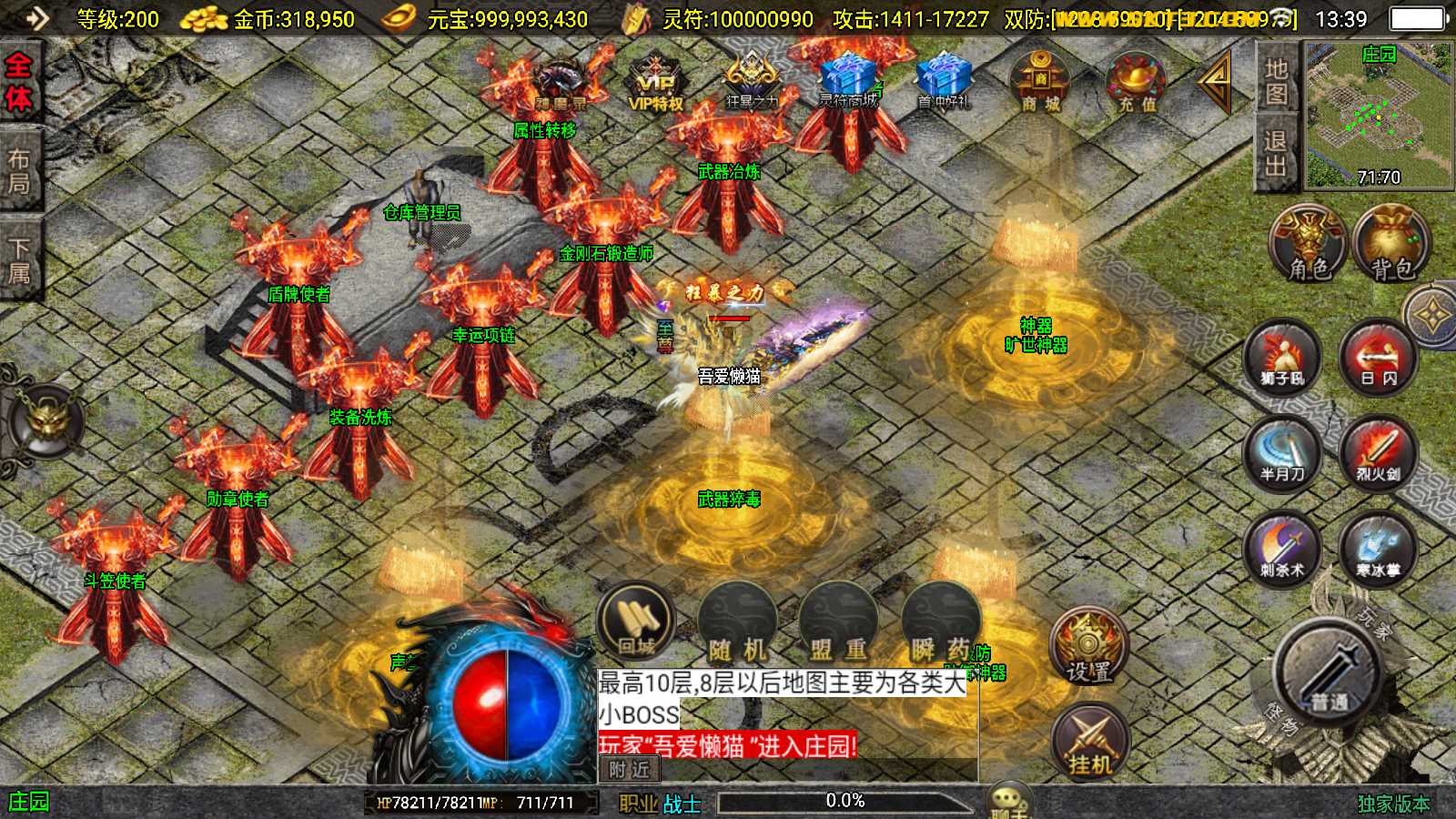Tap the 充值 recharge icon
1456x819 pixels.
[1137, 82]
